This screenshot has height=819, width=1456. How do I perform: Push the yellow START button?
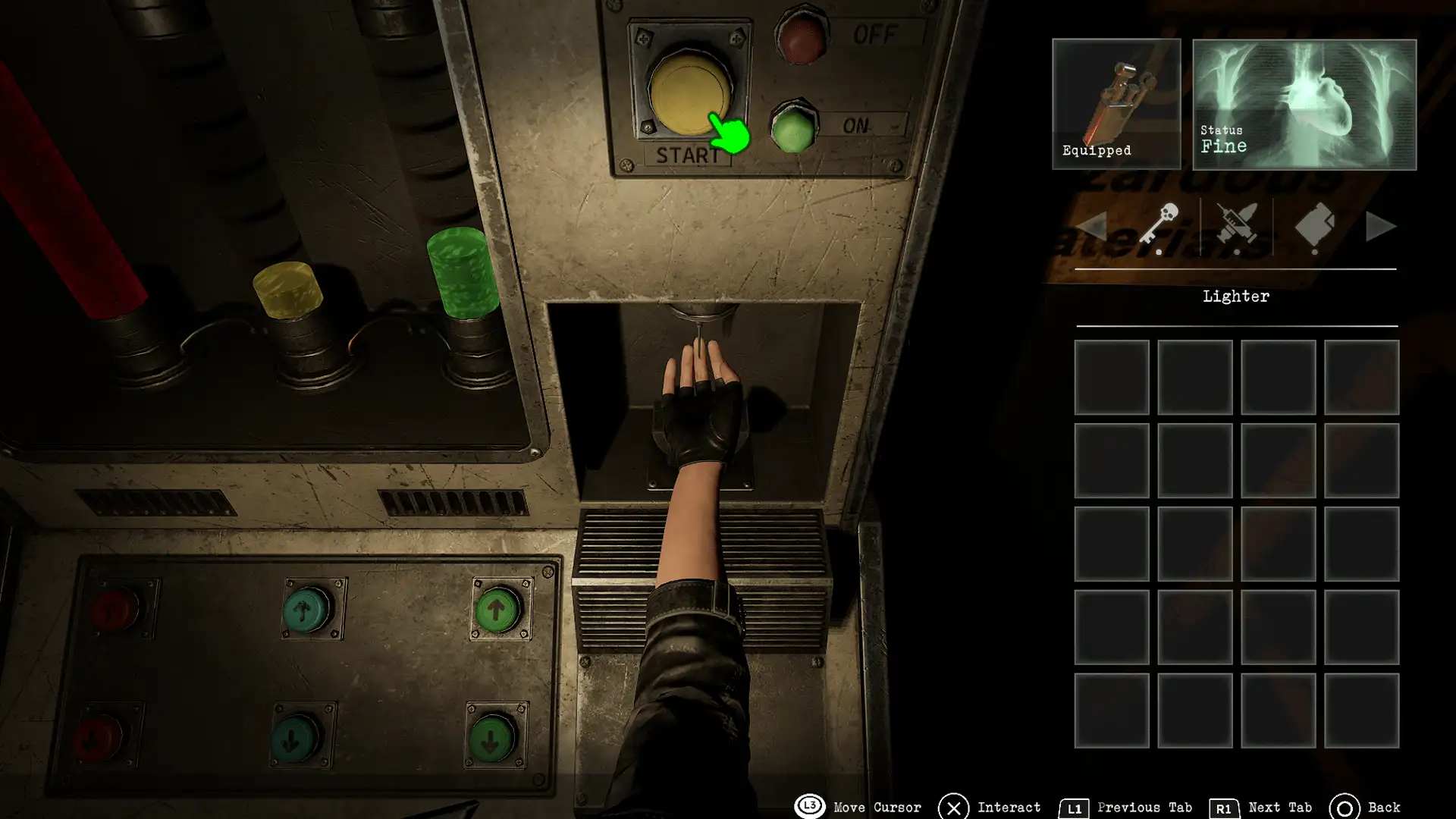coord(689,91)
